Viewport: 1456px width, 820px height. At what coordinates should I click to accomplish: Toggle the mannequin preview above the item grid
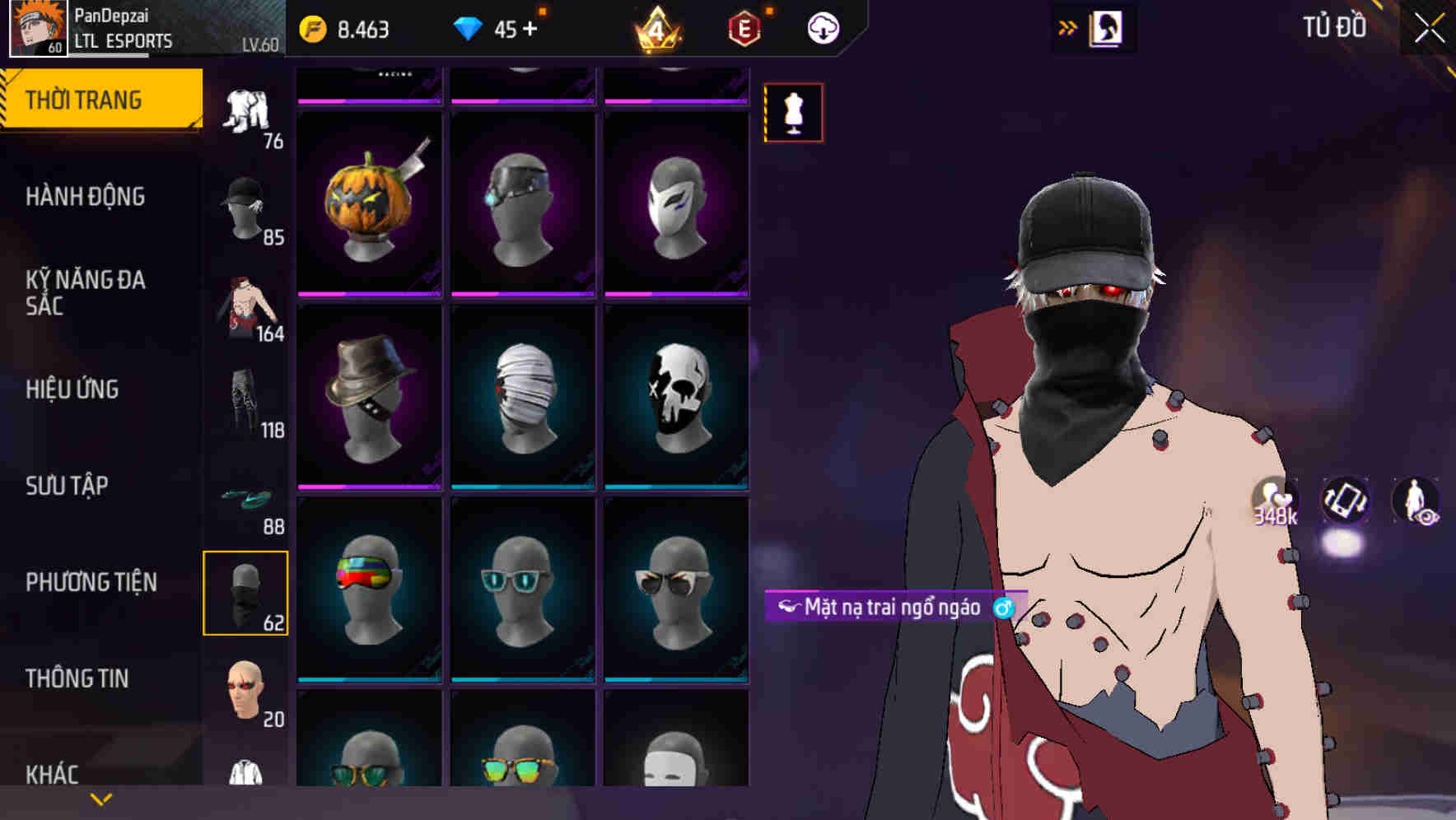793,113
